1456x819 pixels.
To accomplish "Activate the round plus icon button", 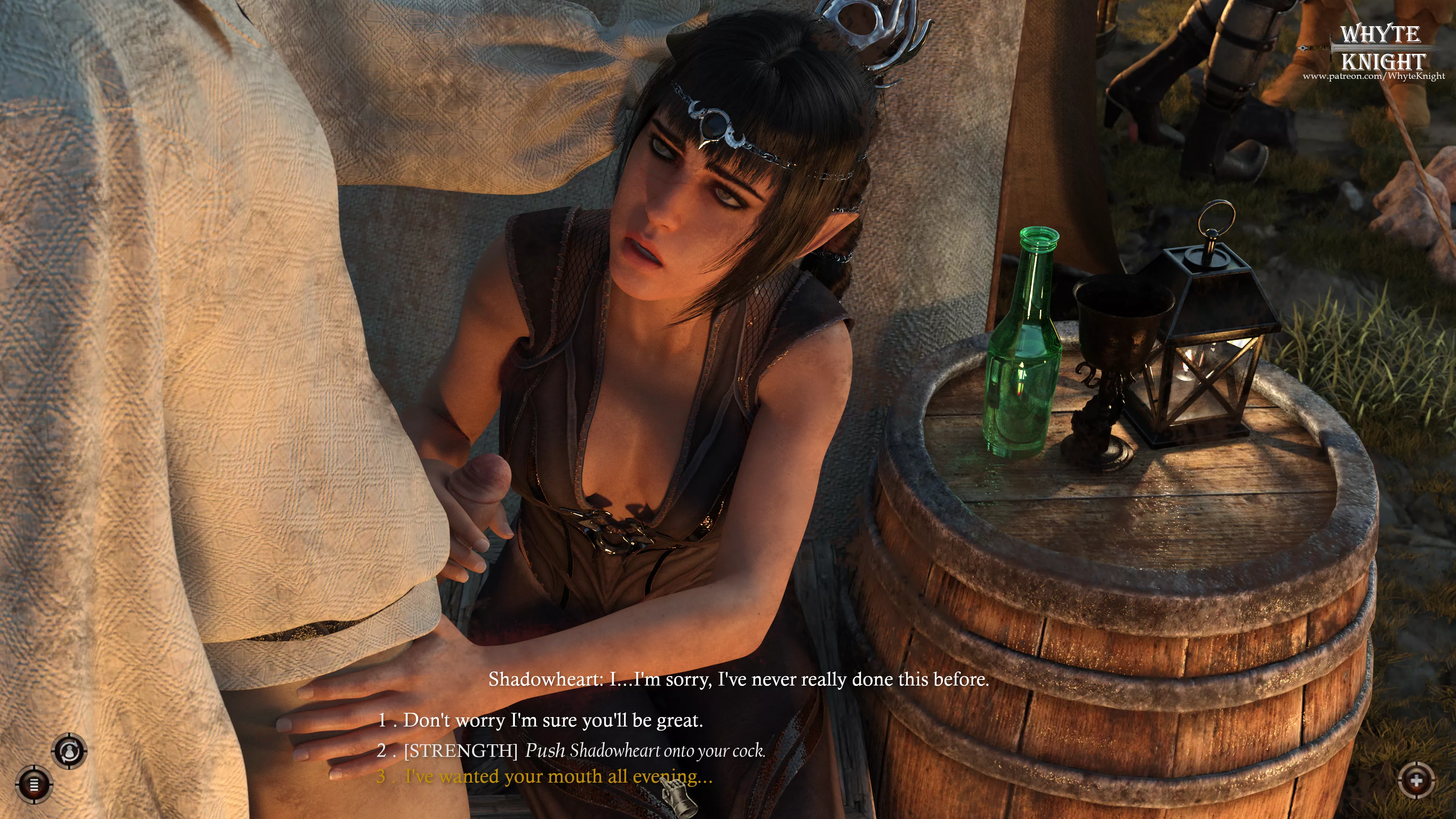I will pyautogui.click(x=1417, y=781).
